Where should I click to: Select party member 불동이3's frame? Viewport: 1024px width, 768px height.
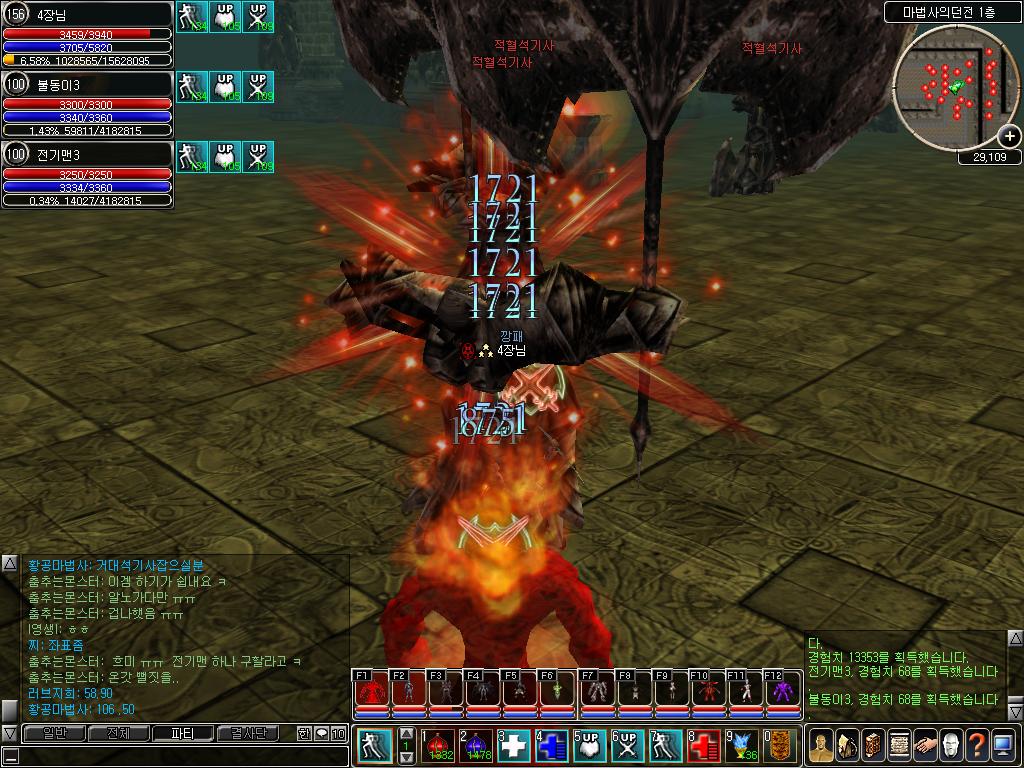click(87, 103)
